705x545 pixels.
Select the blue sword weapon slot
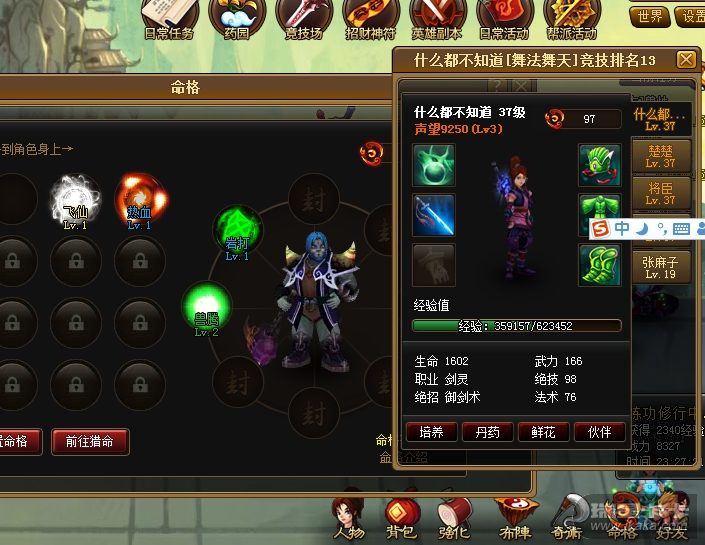pyautogui.click(x=434, y=214)
